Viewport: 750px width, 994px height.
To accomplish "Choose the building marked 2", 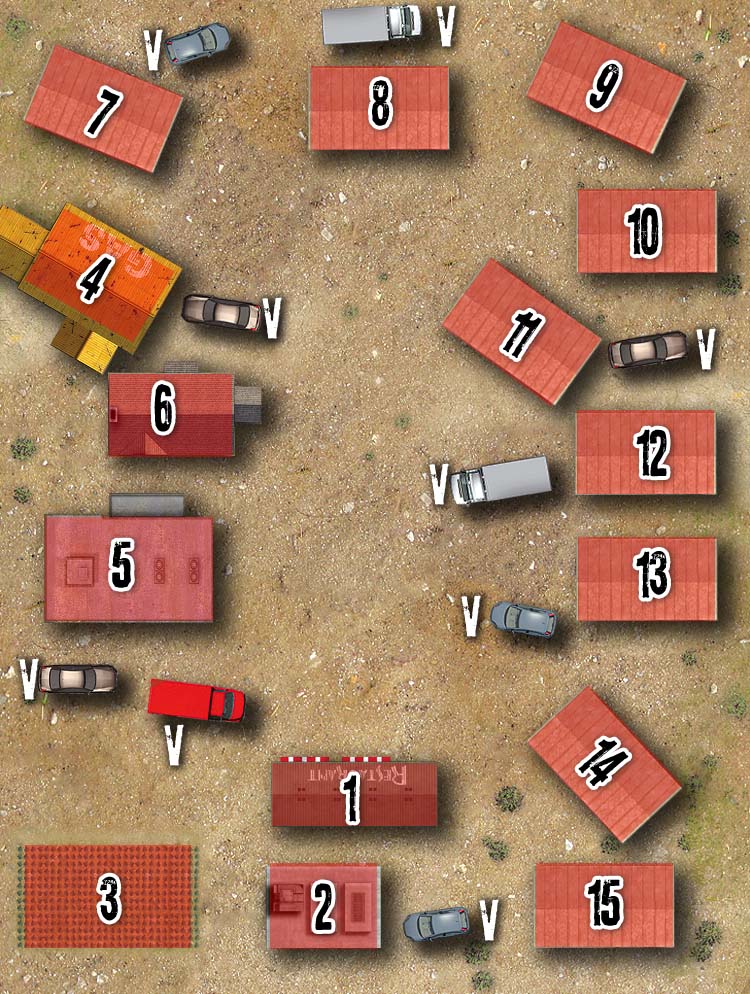I will 323,906.
